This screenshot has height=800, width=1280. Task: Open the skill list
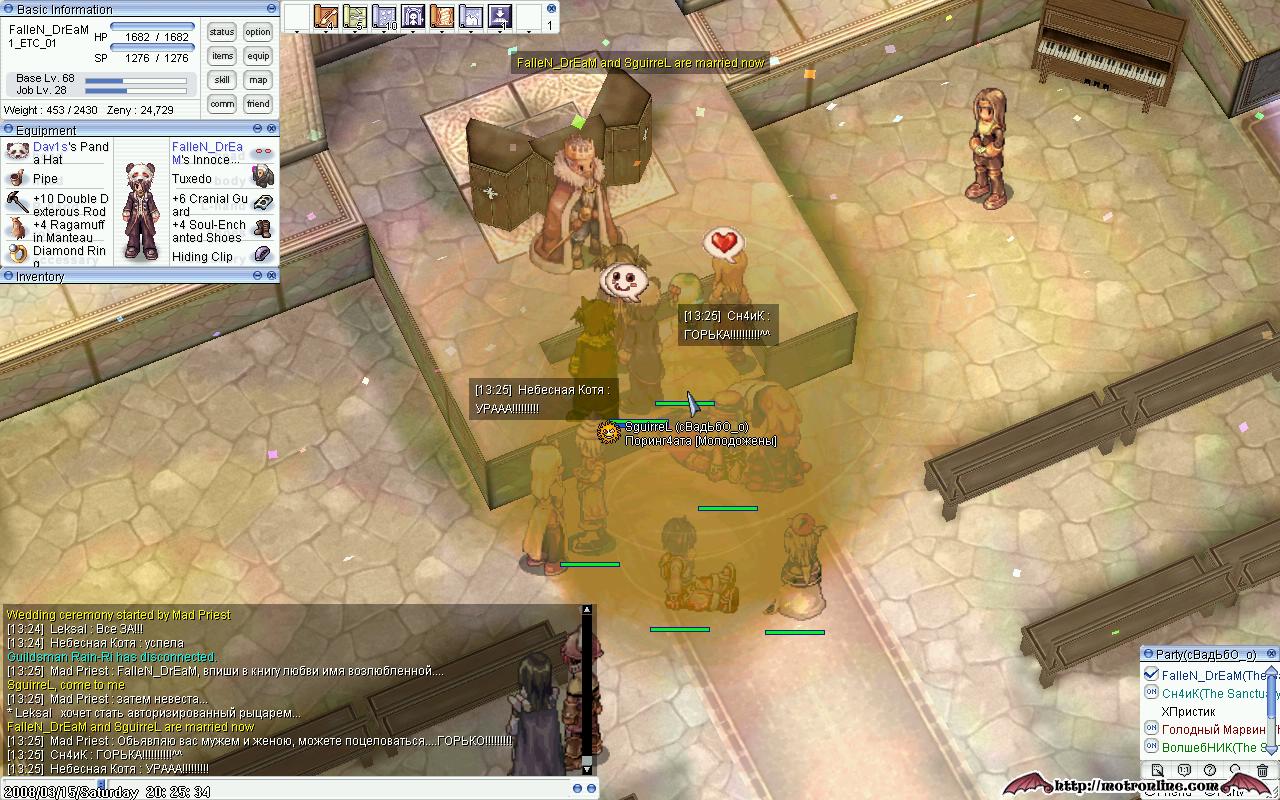(222, 80)
